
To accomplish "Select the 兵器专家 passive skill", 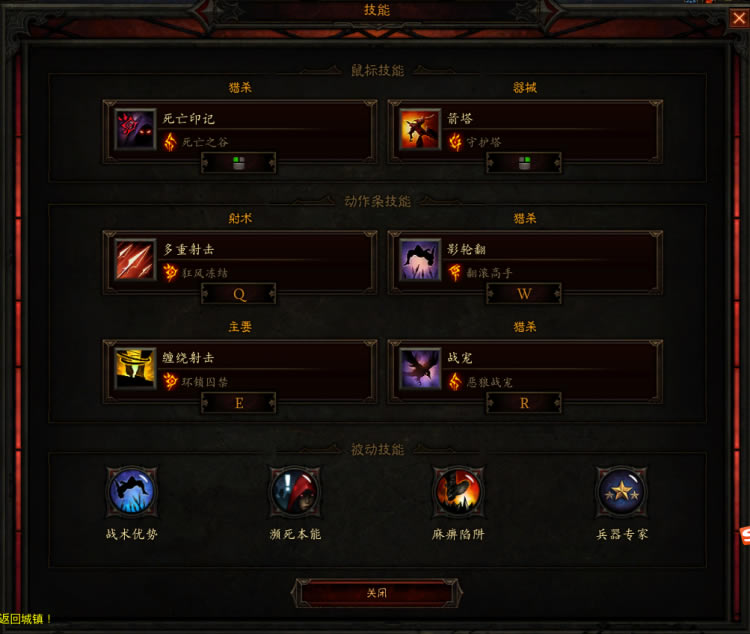I will 621,492.
